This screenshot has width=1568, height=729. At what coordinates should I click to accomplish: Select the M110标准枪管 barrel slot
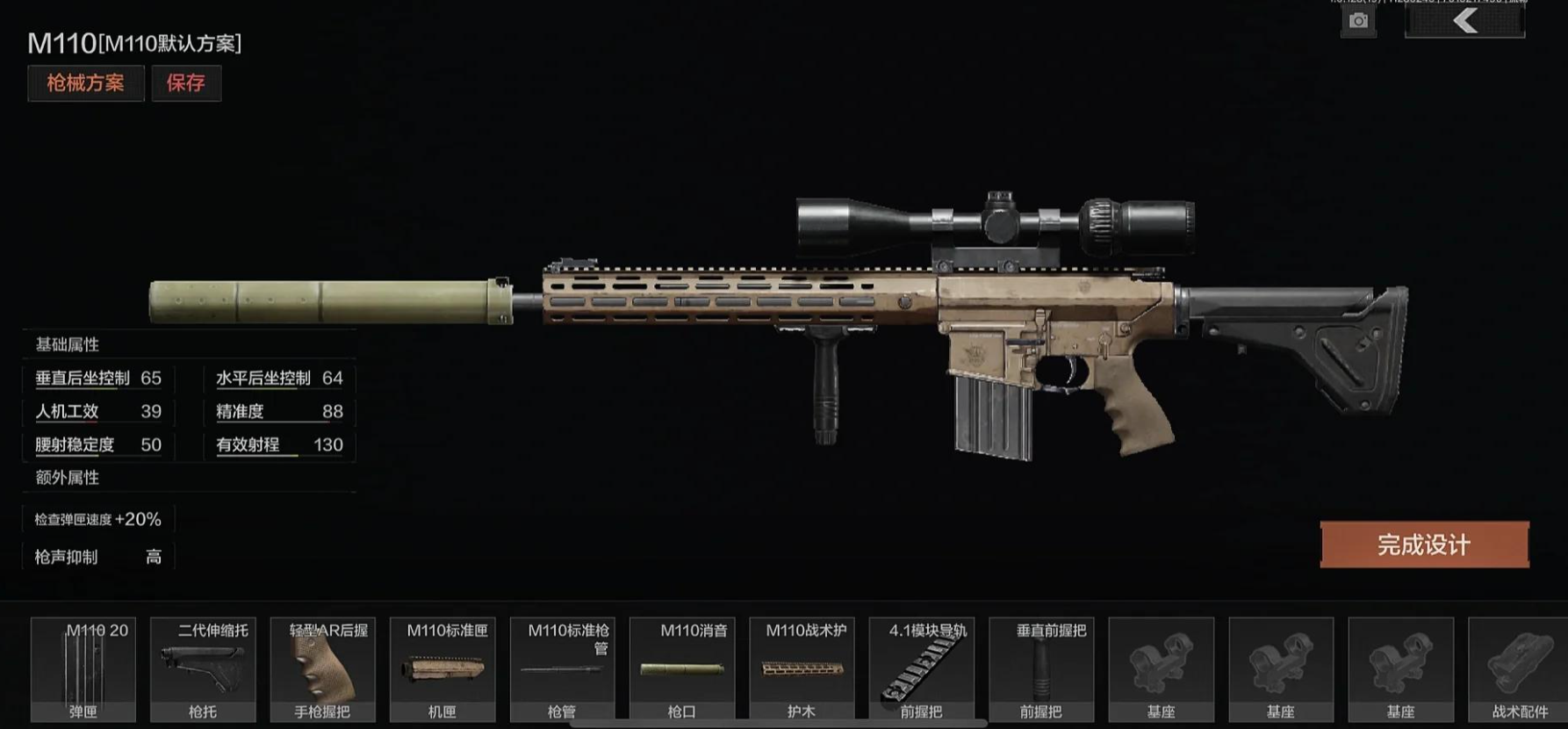(x=563, y=669)
